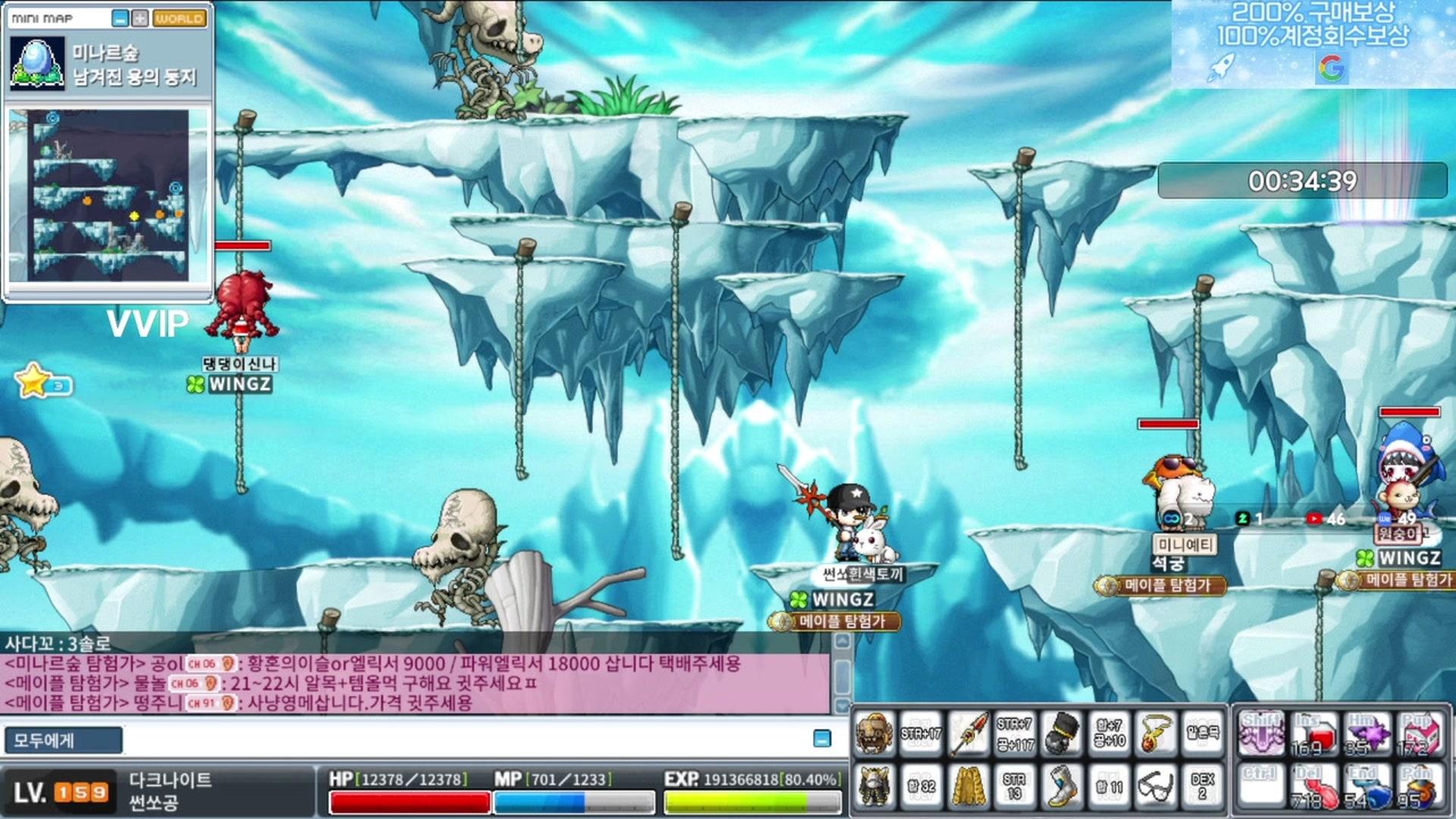
Task: Click the minimap minimize (minus) button
Action: click(120, 18)
